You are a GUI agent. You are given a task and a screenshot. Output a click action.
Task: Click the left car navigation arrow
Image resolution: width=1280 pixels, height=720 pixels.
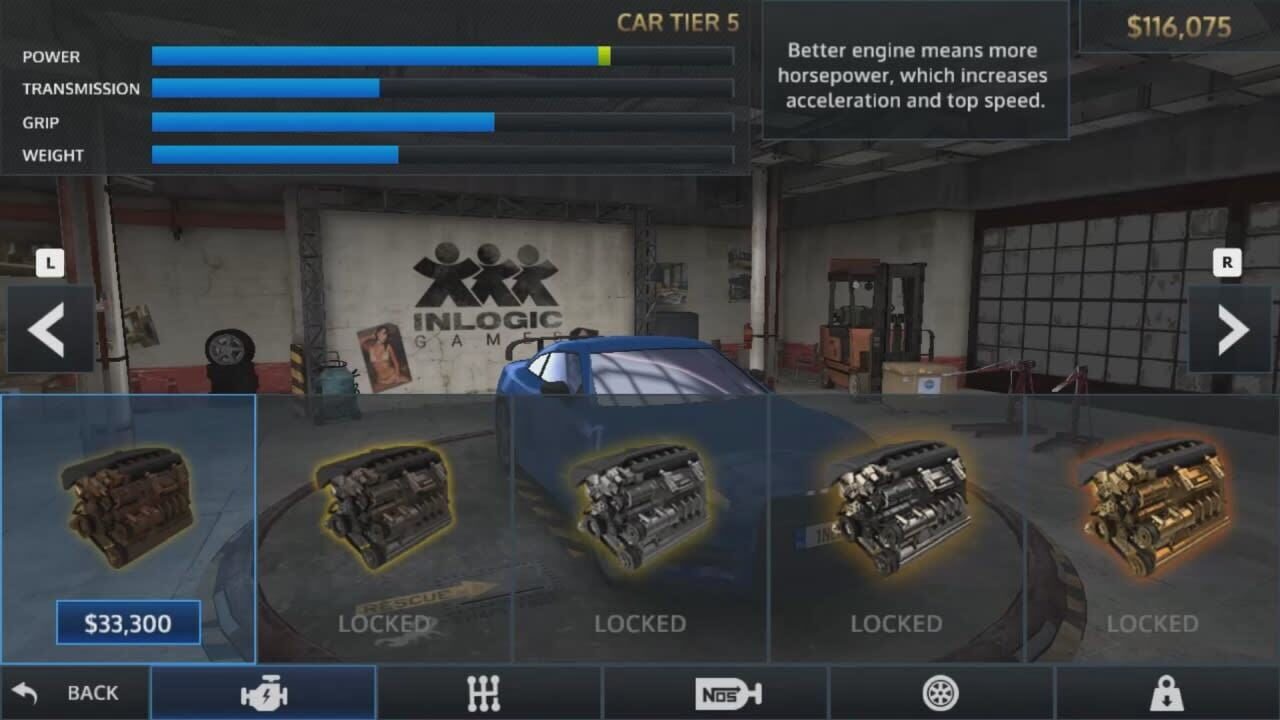(x=45, y=330)
